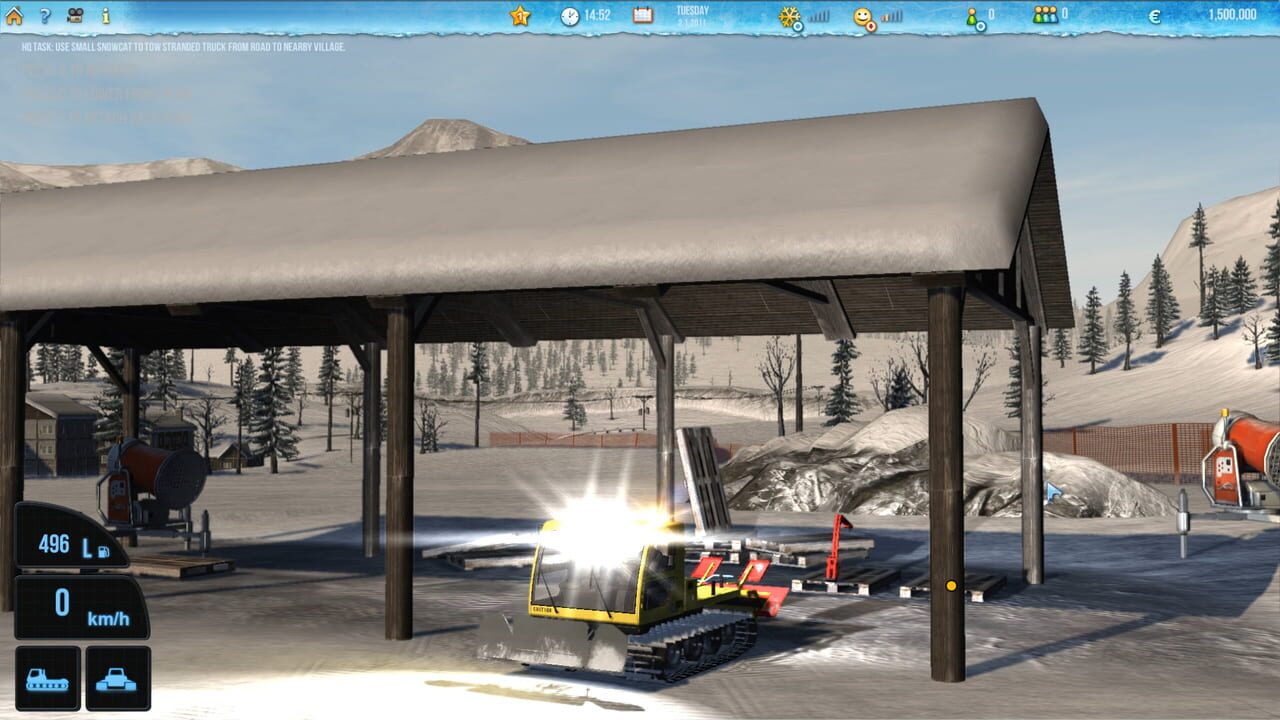
Task: Open the calendar icon
Action: [640, 15]
